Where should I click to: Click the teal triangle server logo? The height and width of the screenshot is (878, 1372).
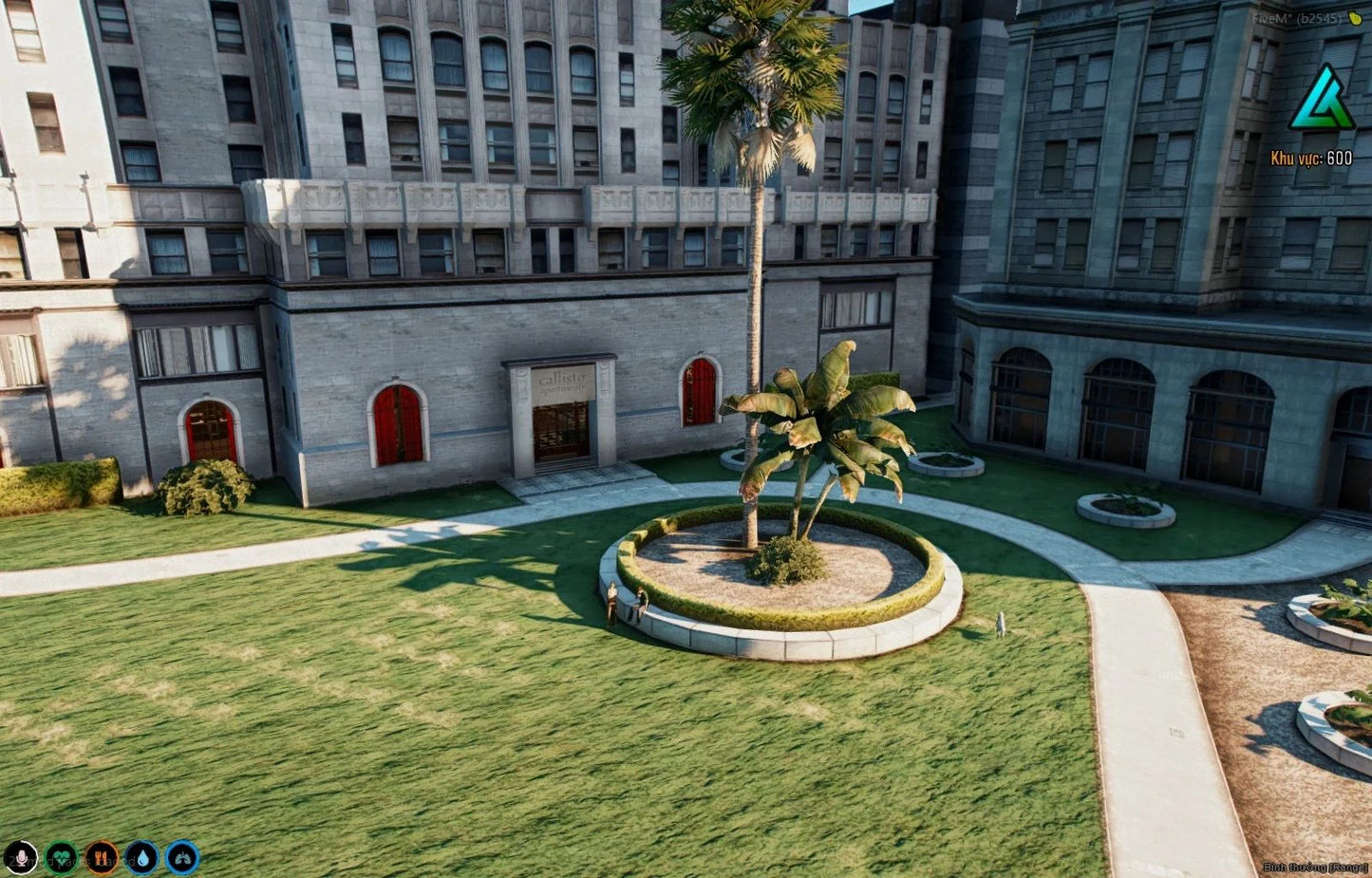1320,100
